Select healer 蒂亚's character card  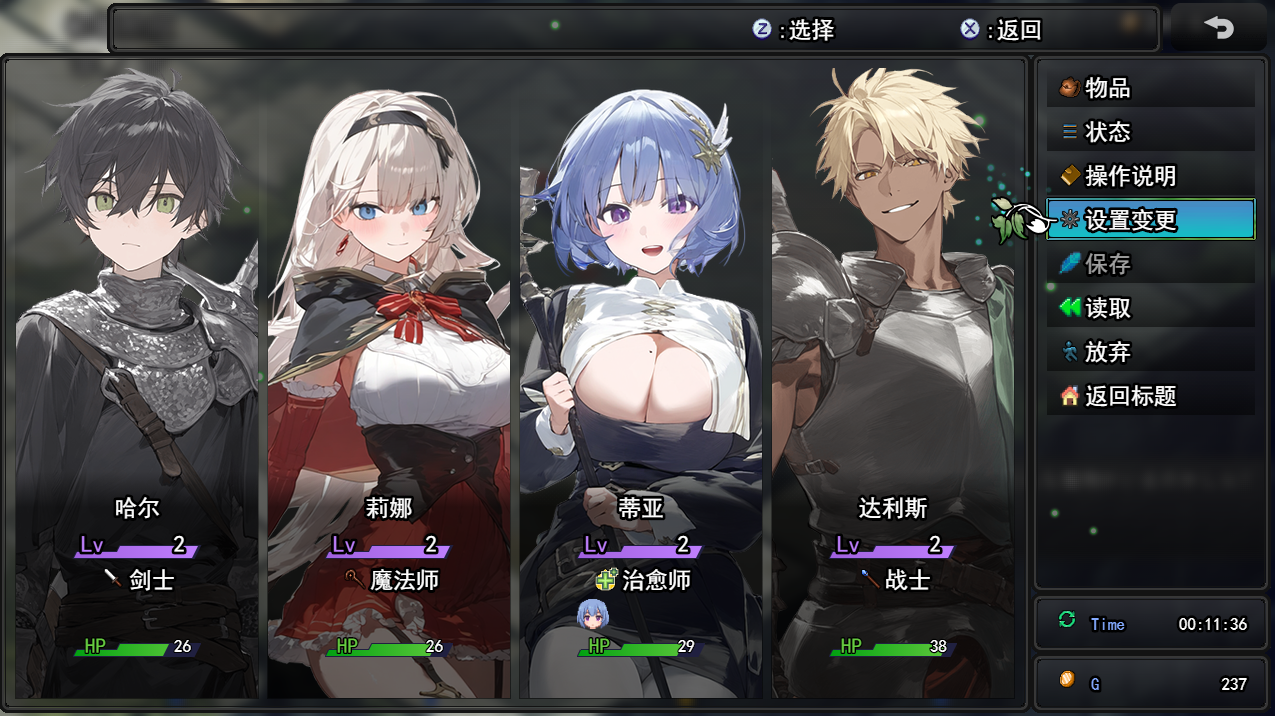click(x=641, y=380)
